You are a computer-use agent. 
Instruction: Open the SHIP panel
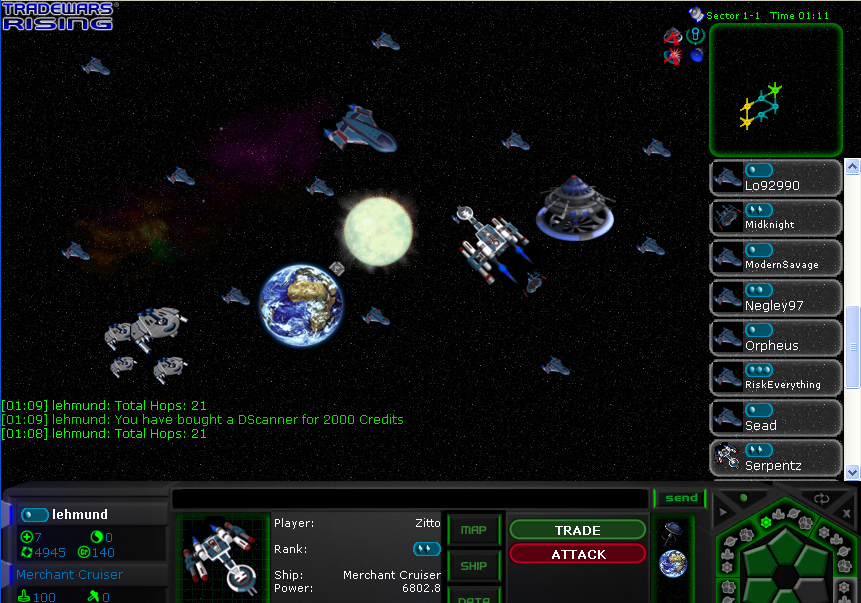(473, 566)
